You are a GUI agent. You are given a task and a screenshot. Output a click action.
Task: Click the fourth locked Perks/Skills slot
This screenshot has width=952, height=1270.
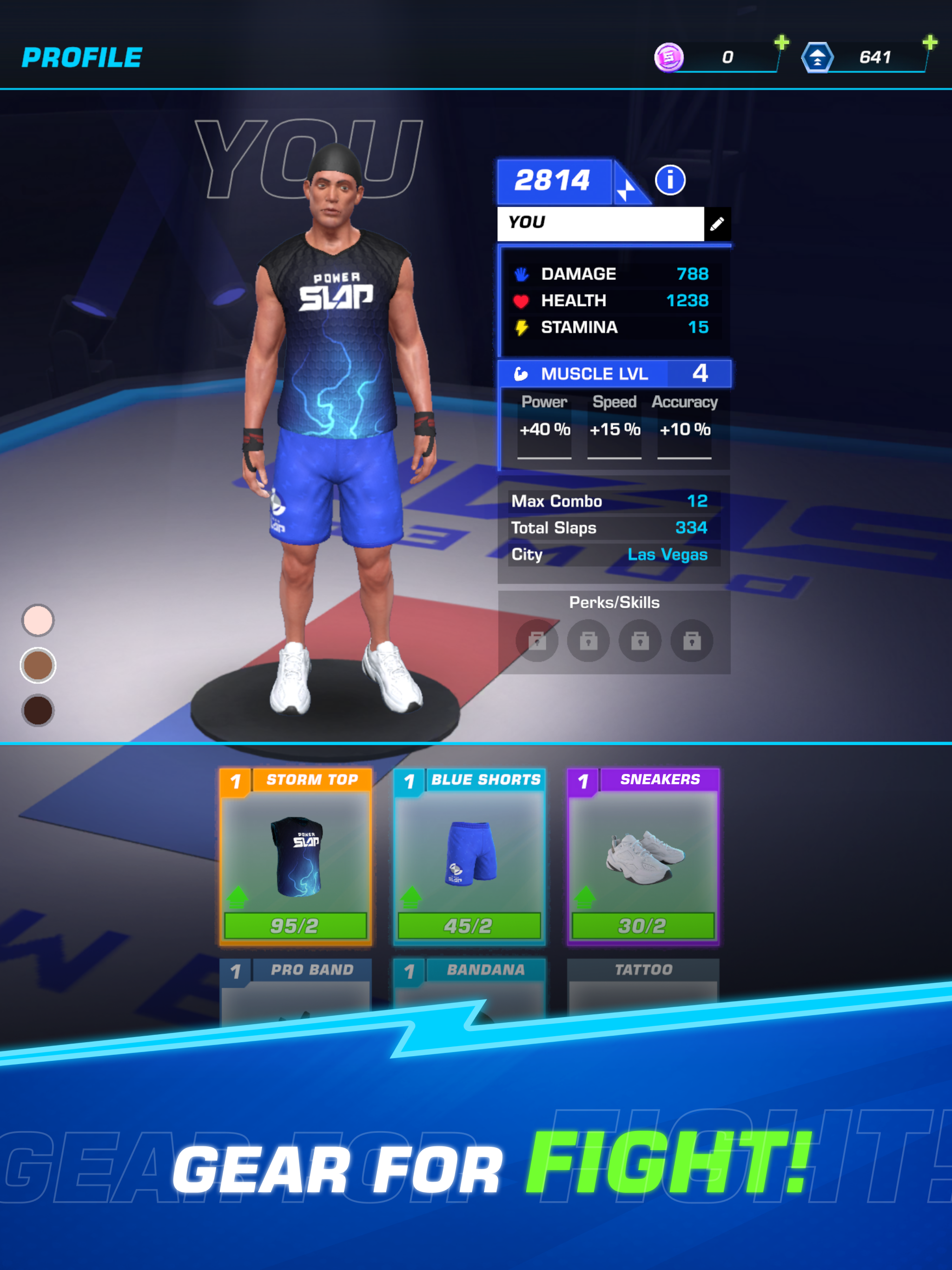(x=692, y=642)
